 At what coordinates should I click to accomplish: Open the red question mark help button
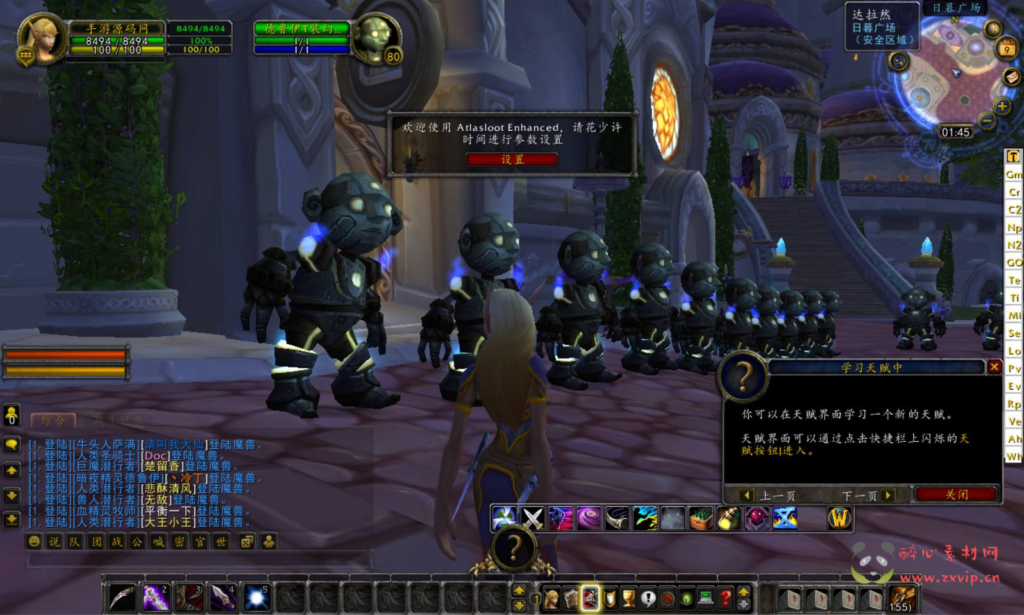coord(727,598)
